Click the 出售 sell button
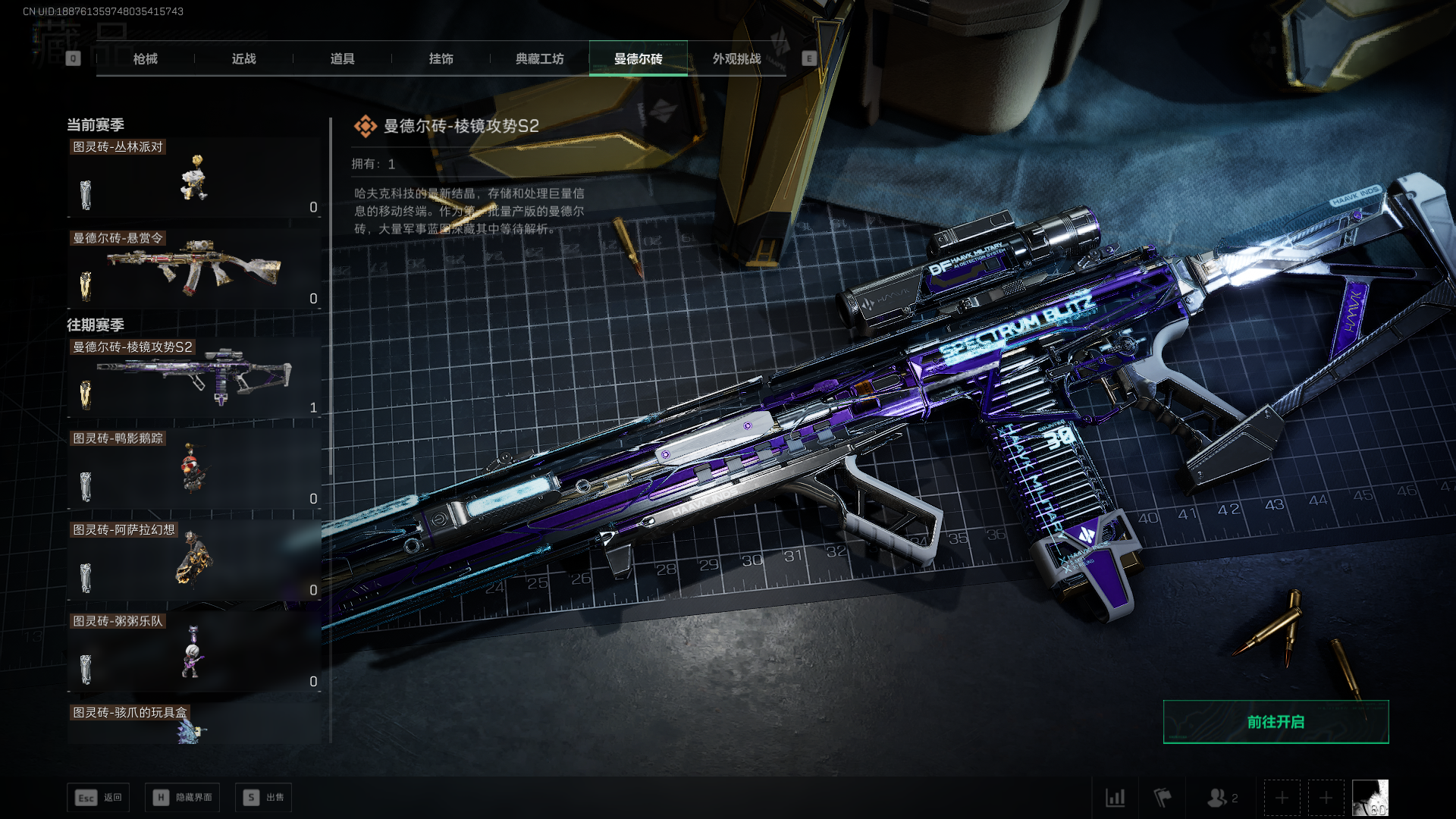The image size is (1456, 819). (x=263, y=798)
